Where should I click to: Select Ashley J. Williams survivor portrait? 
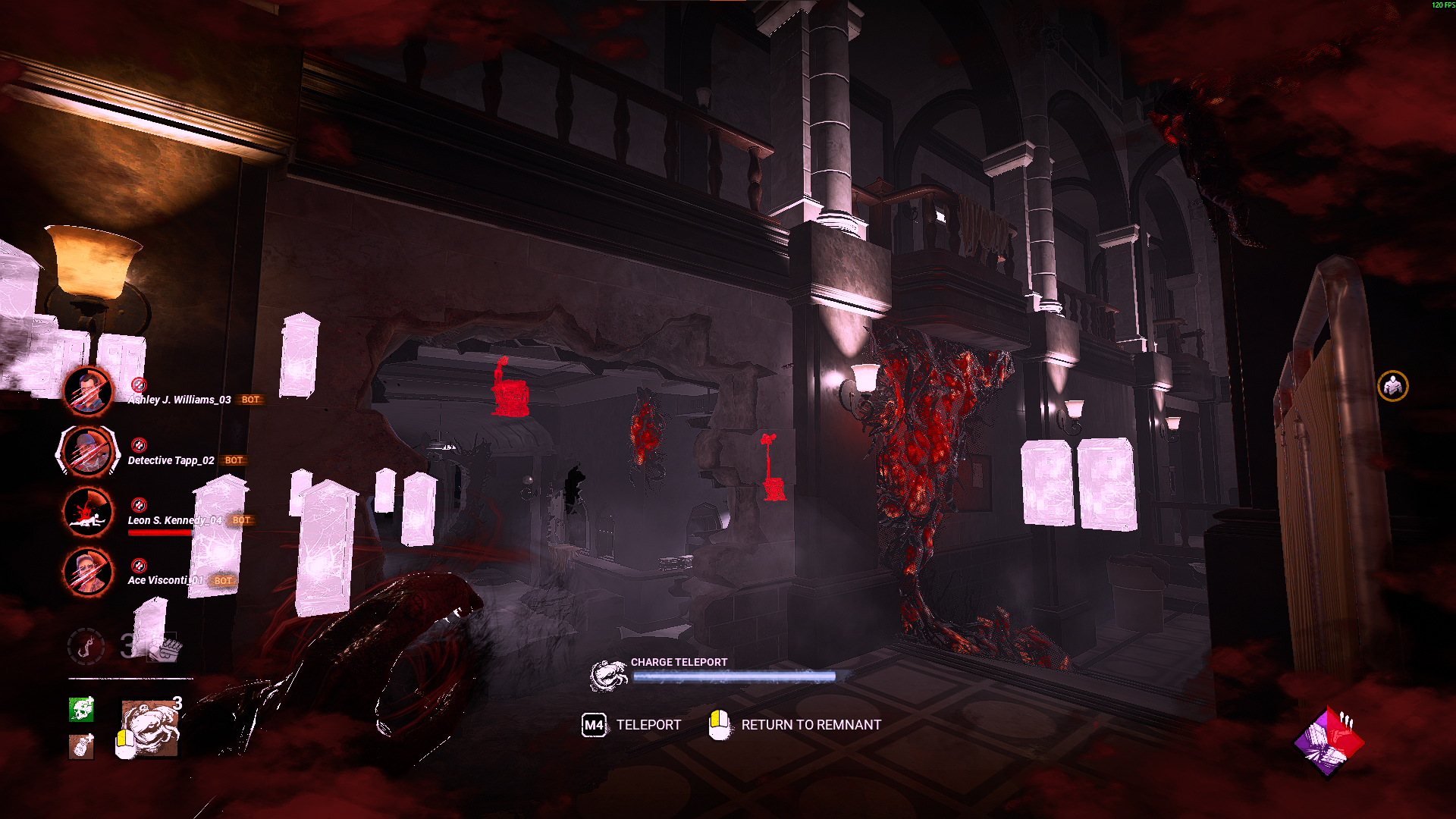coord(88,391)
